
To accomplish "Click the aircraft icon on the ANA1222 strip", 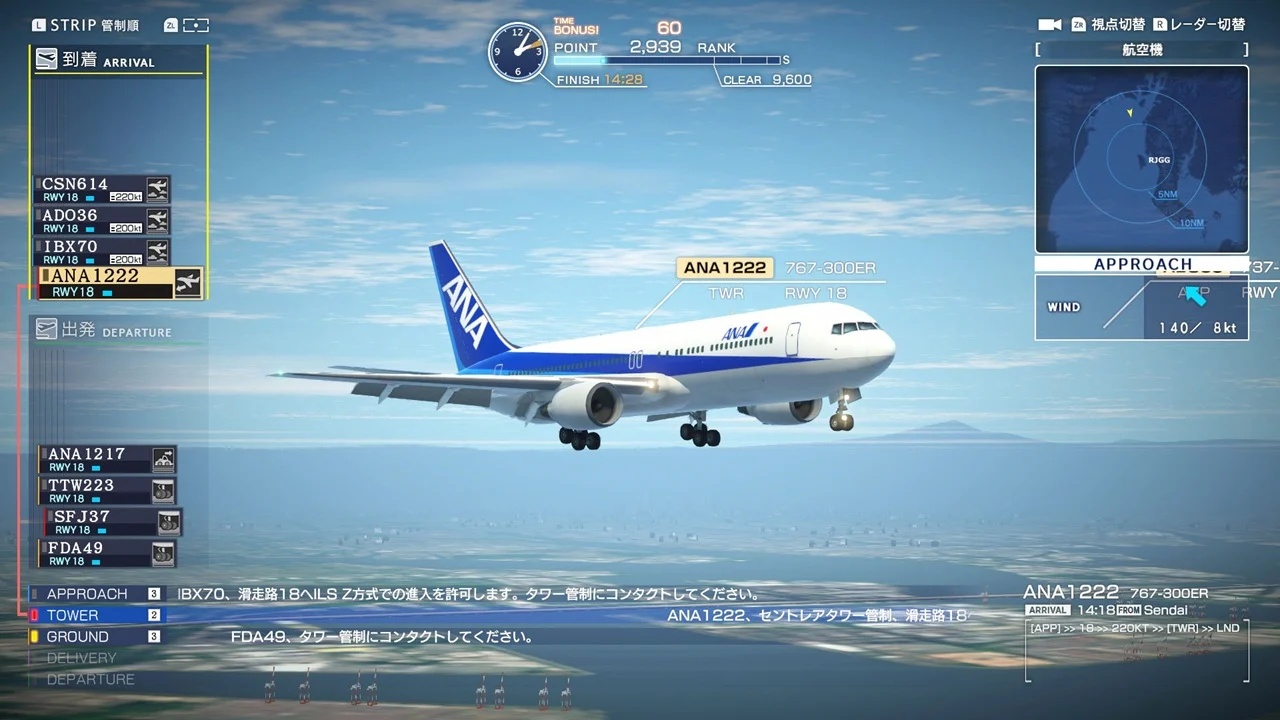I will coord(188,283).
